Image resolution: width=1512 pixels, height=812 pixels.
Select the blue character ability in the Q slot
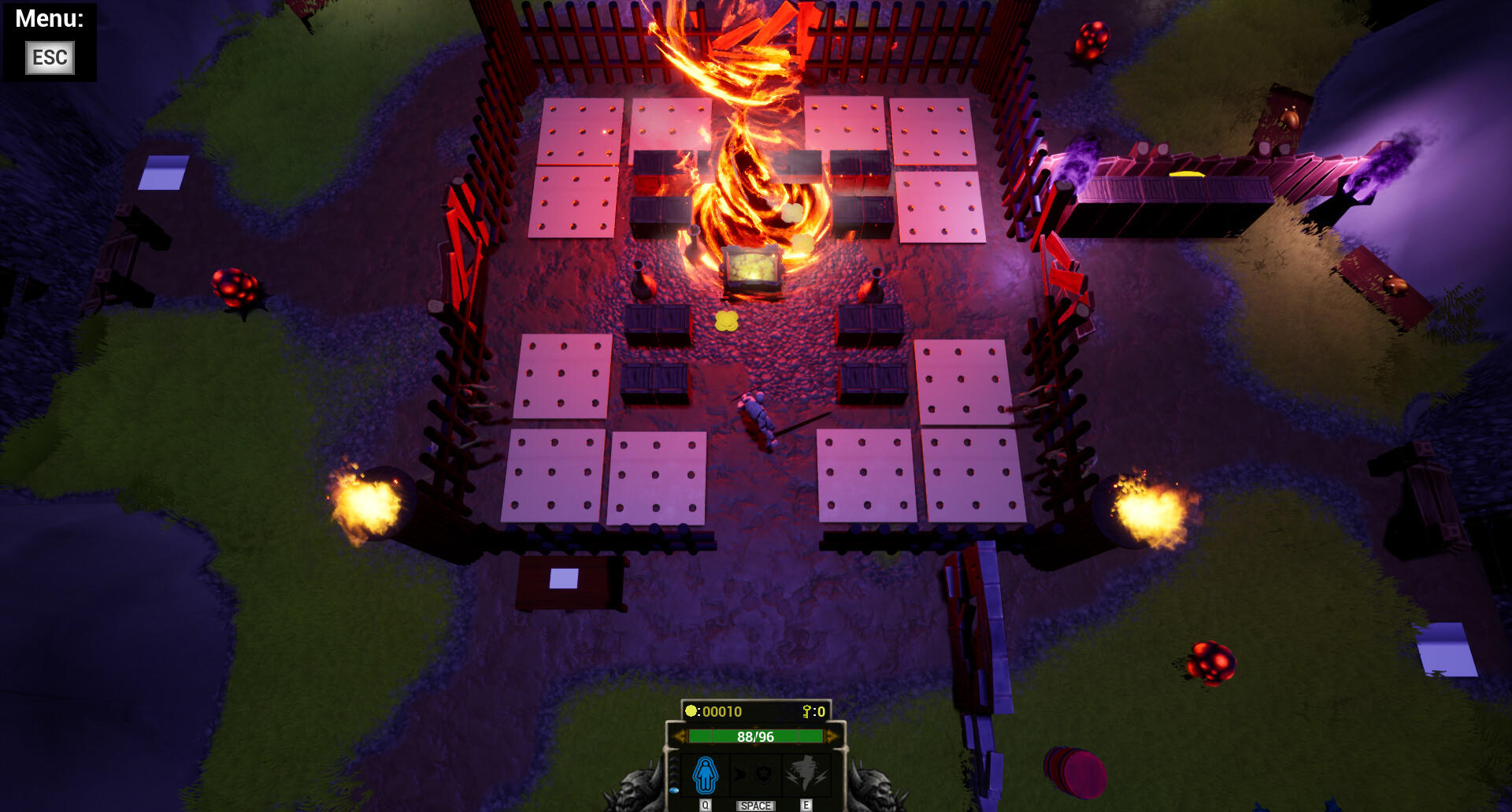(x=705, y=775)
